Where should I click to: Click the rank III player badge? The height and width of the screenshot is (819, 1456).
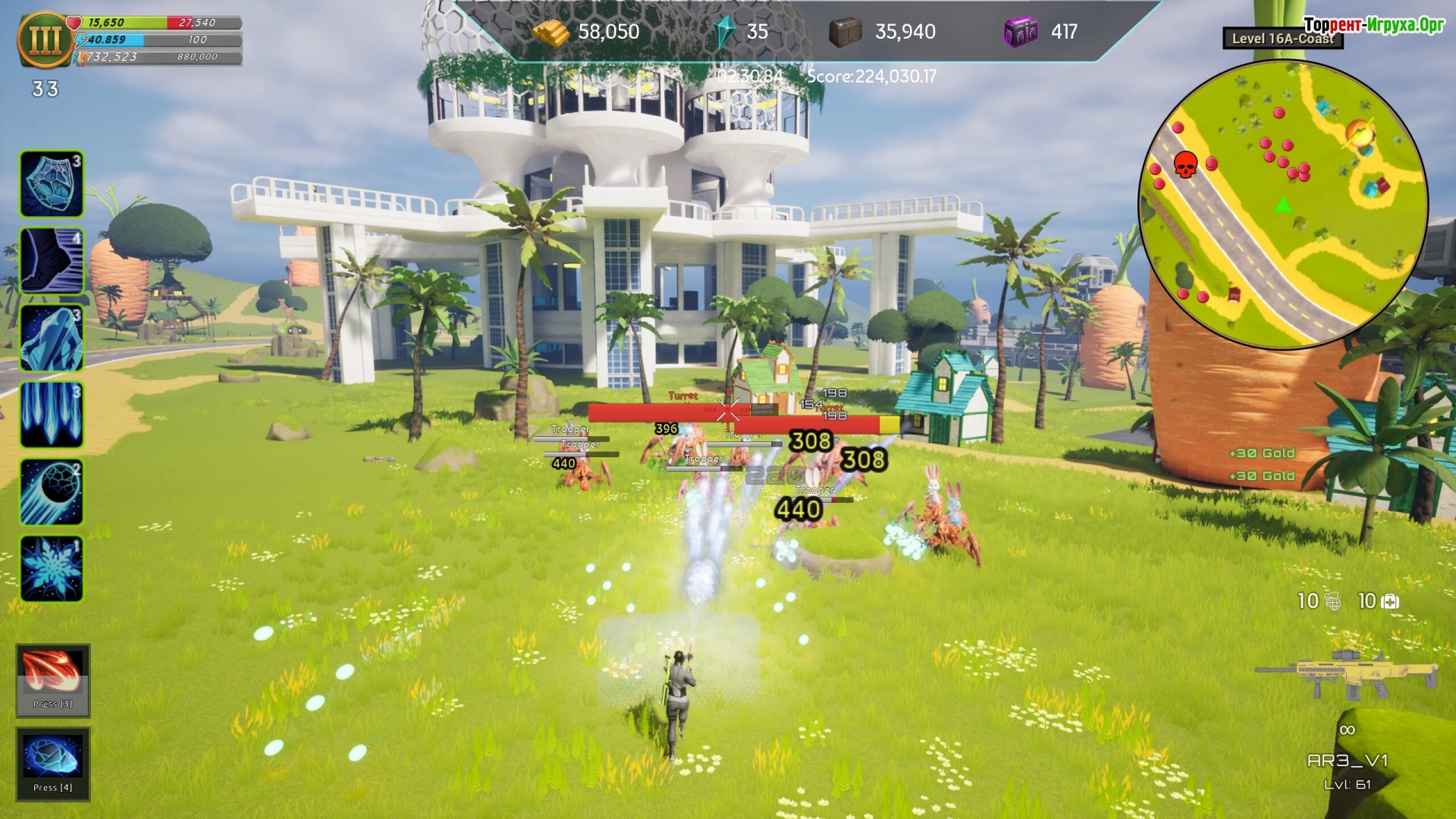pos(45,39)
